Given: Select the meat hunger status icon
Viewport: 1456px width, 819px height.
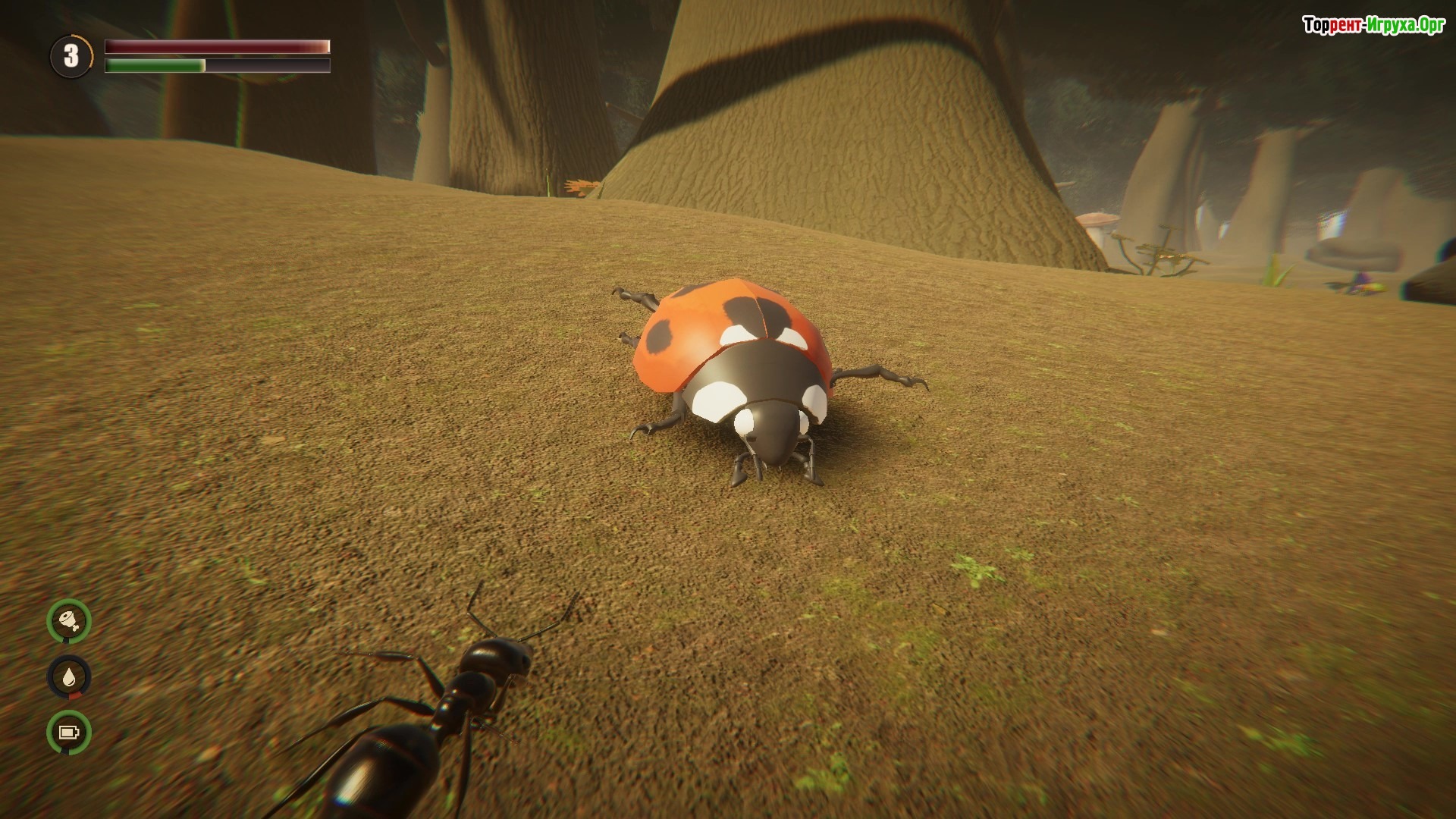Looking at the screenshot, I should [69, 621].
